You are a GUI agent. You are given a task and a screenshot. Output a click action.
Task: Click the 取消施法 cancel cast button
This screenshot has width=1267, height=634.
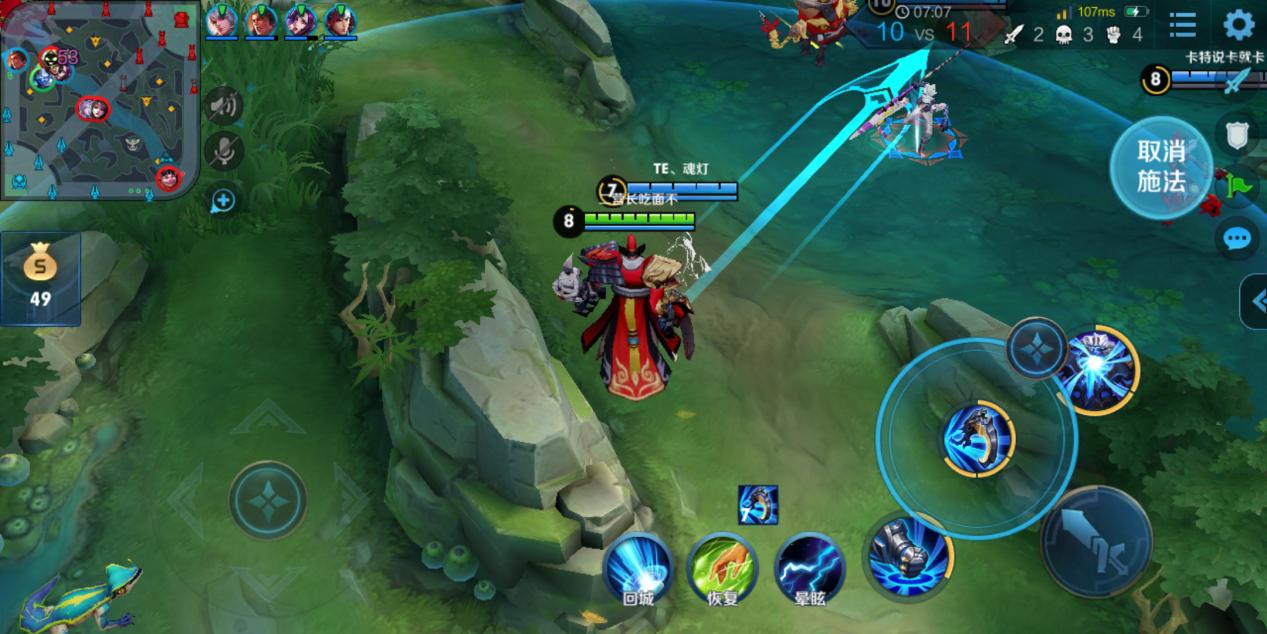point(1160,167)
